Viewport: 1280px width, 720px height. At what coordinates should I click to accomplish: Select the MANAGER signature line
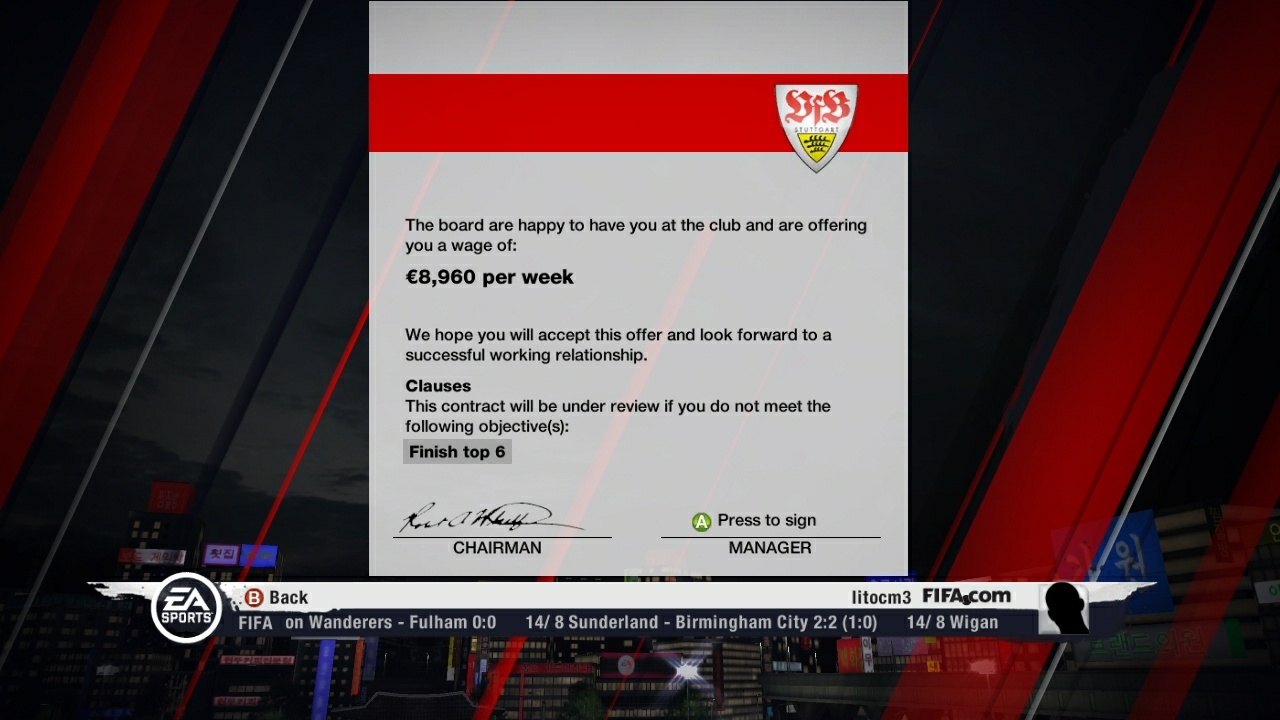tap(769, 548)
